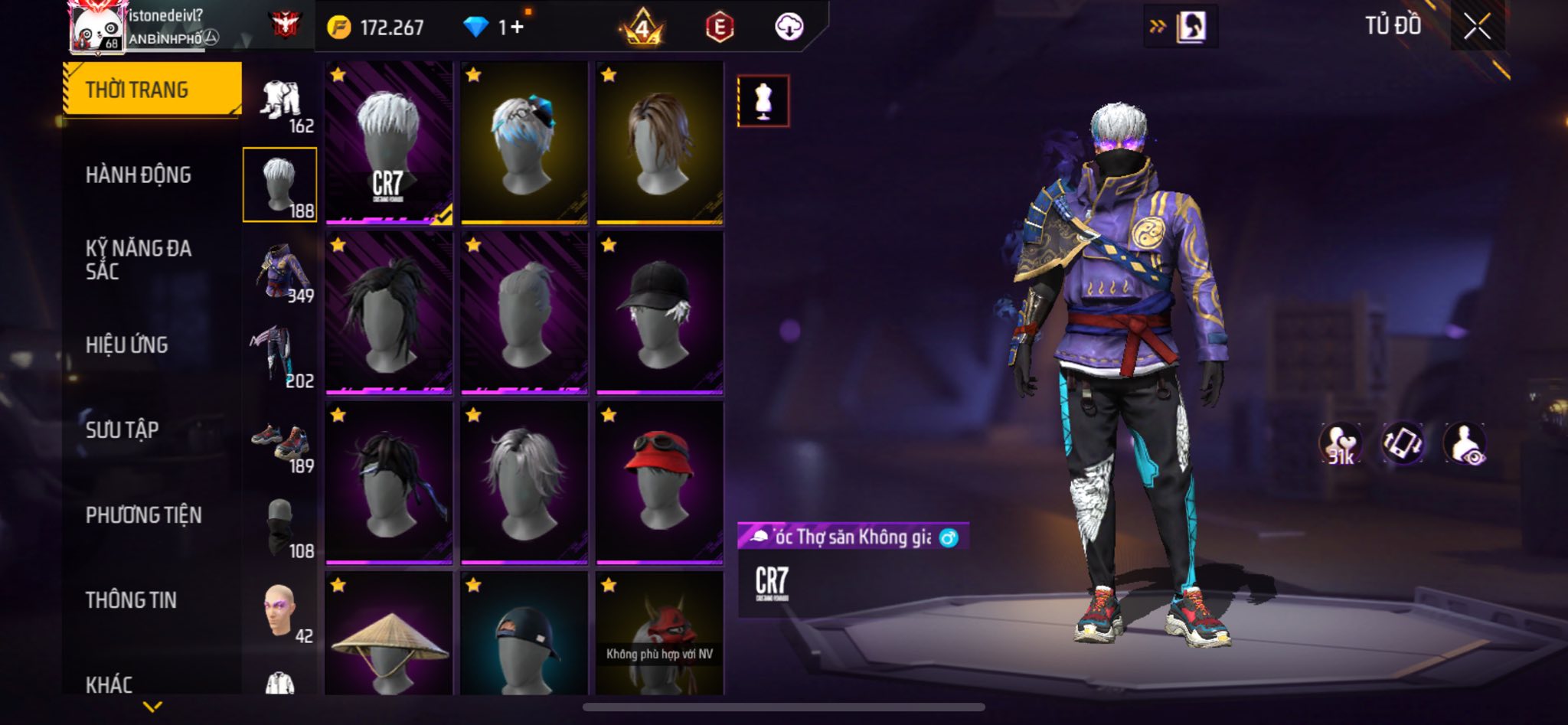The height and width of the screenshot is (725, 1568).
Task: Select the KỸ NĂNG ĐA SẮC tab
Action: tap(139, 260)
